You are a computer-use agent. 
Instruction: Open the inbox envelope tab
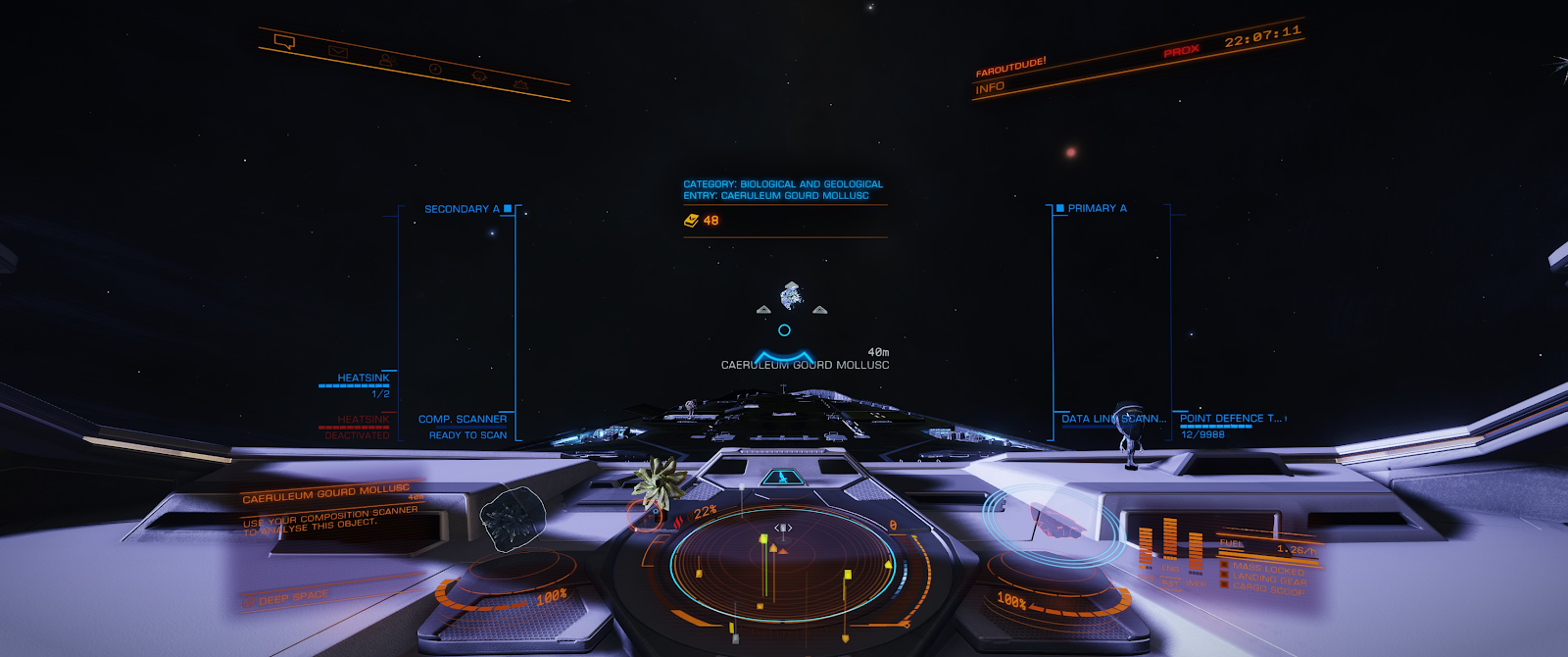point(338,51)
